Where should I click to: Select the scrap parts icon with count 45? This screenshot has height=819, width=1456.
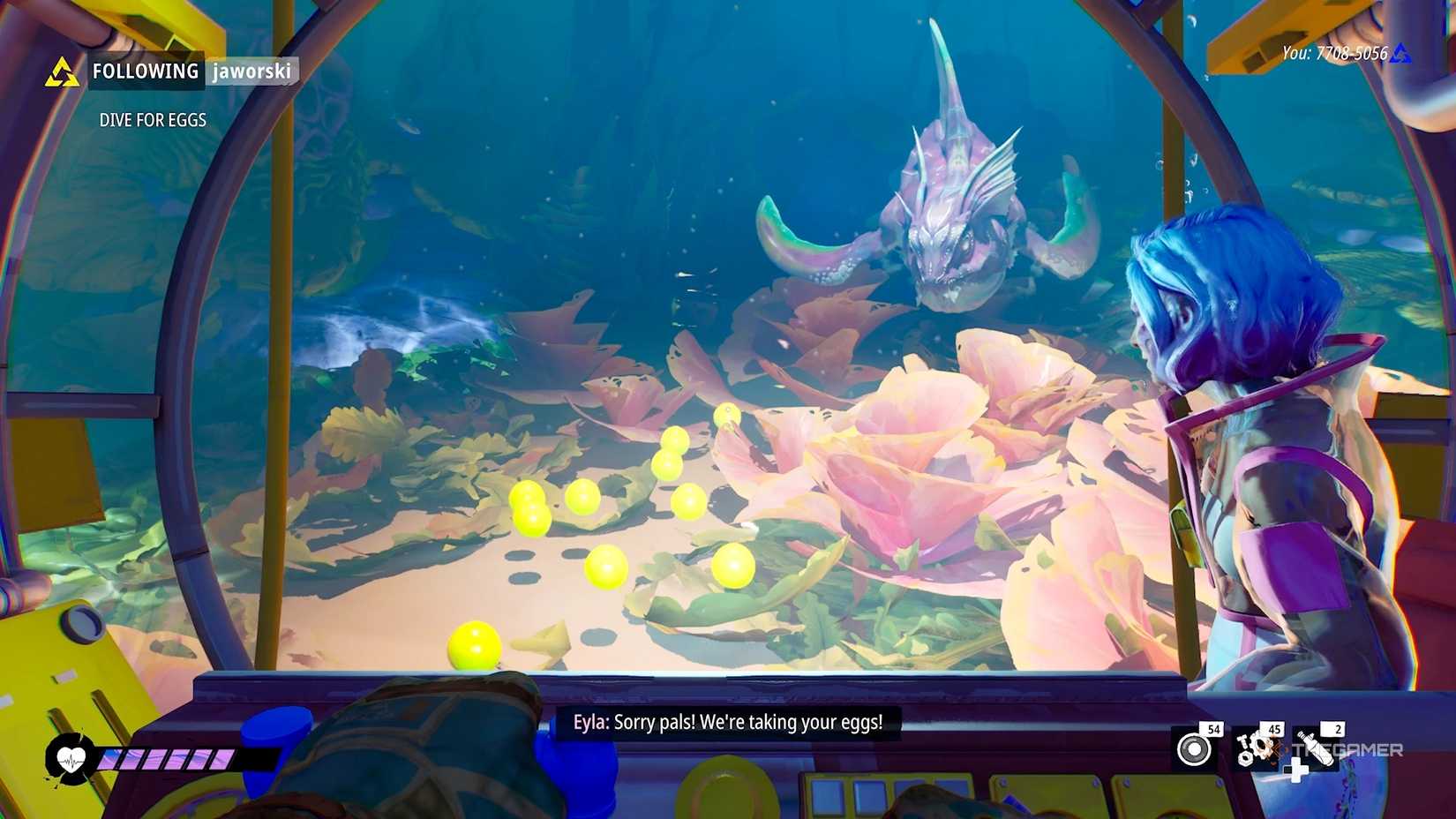tap(1253, 748)
